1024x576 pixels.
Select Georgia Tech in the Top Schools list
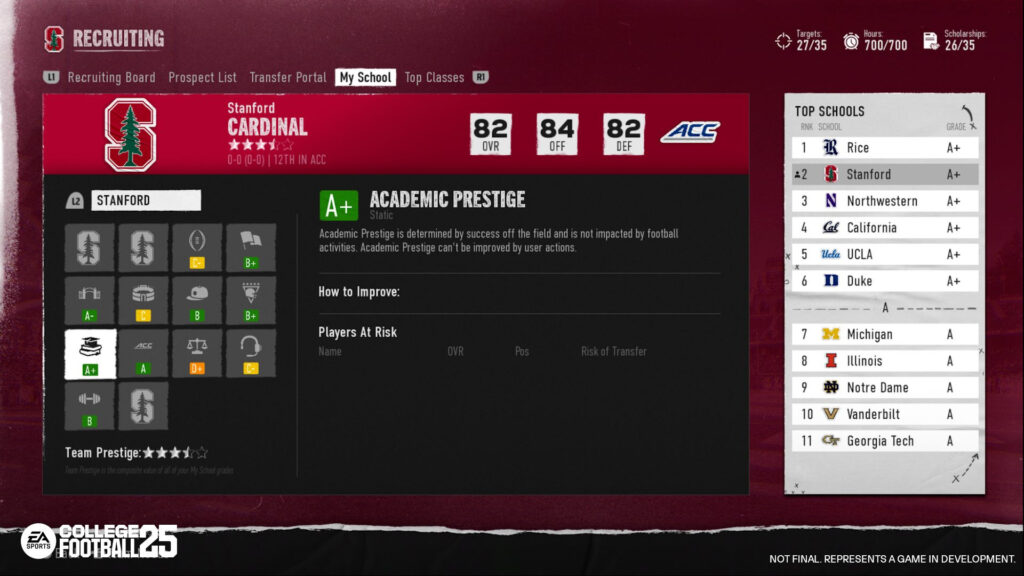click(884, 441)
